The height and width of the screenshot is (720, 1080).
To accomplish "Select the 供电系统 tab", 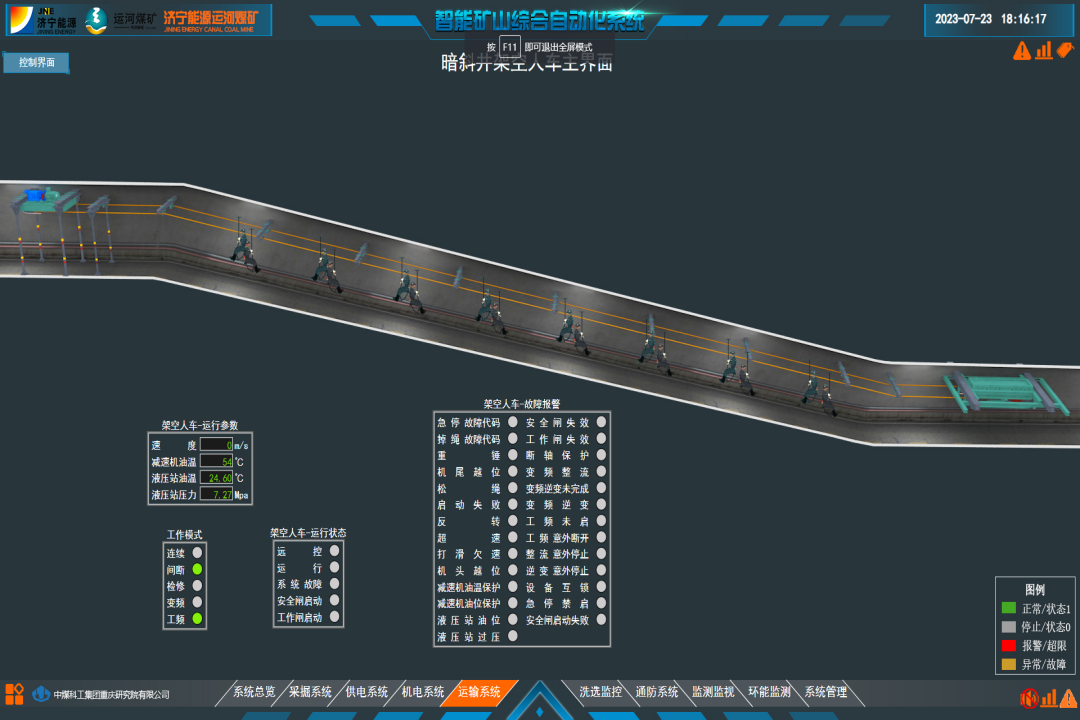I will (367, 692).
